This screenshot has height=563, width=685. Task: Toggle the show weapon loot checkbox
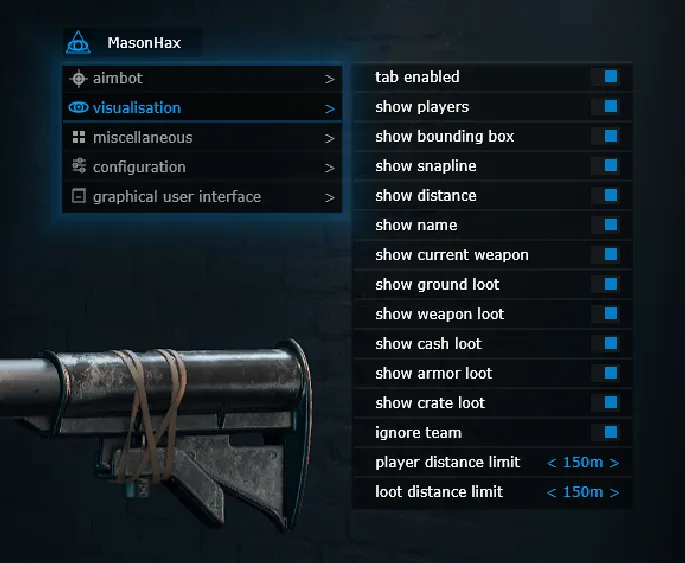611,314
